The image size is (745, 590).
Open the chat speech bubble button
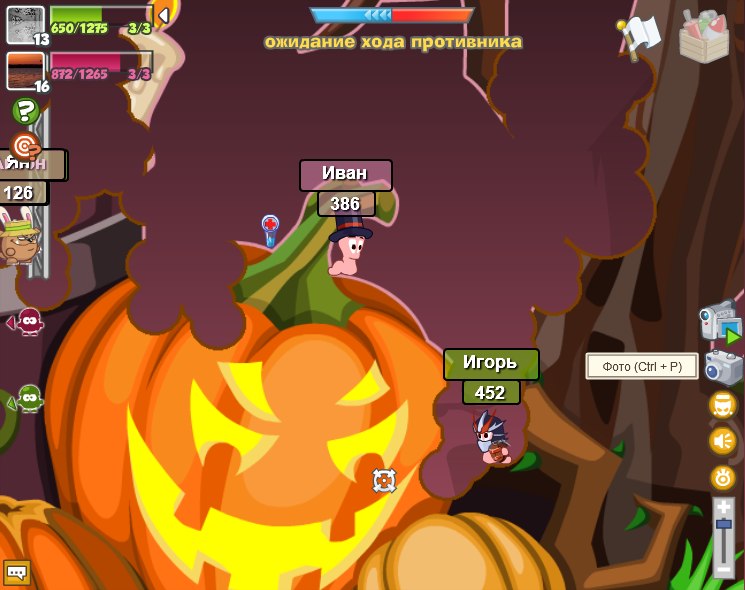(x=16, y=572)
